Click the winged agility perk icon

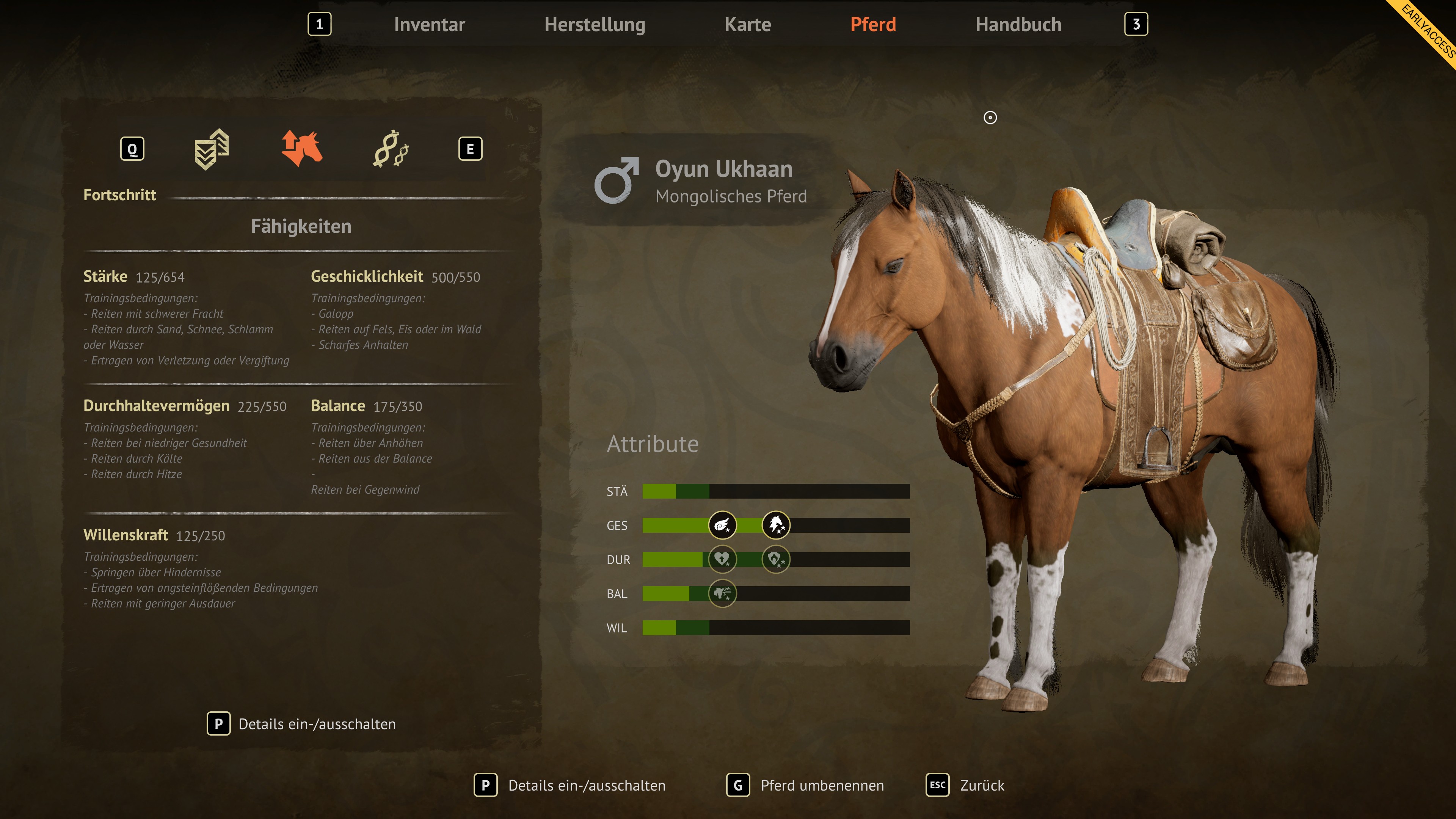(722, 525)
